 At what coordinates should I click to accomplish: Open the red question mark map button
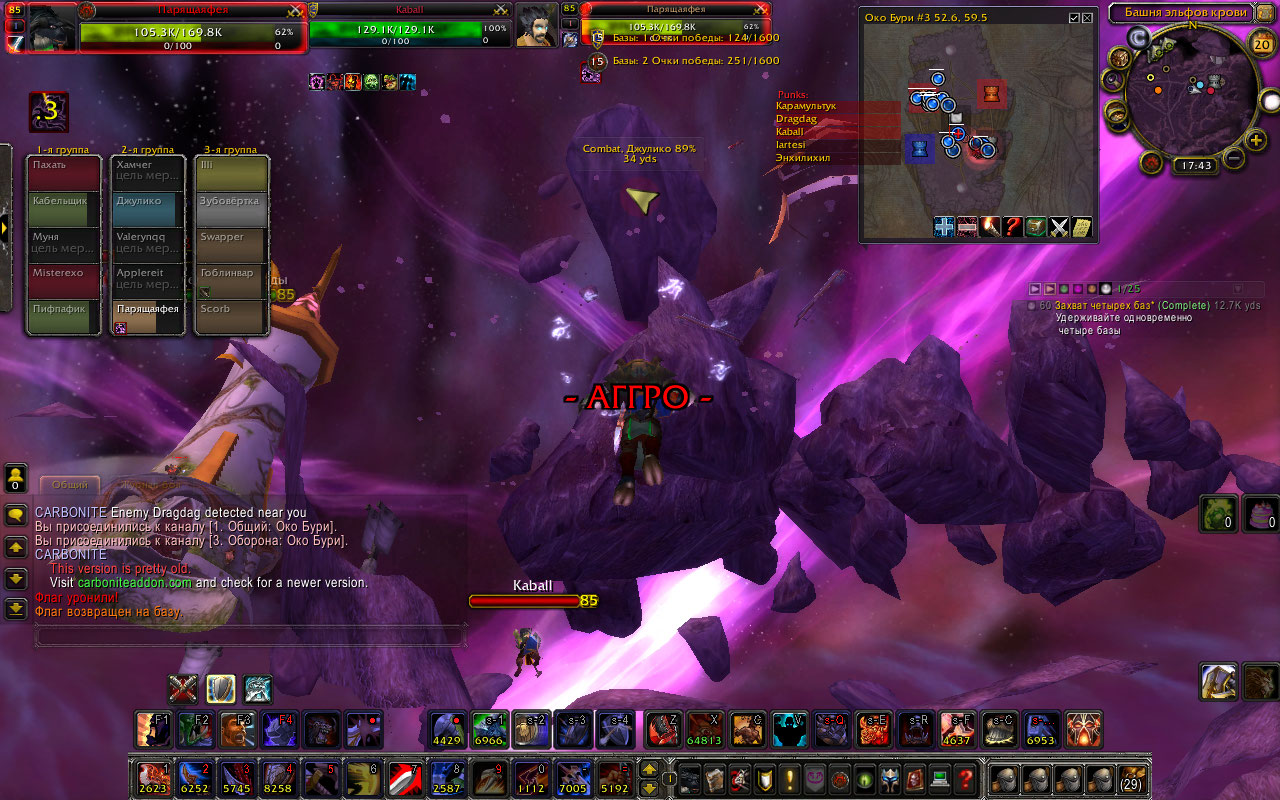(x=1013, y=227)
